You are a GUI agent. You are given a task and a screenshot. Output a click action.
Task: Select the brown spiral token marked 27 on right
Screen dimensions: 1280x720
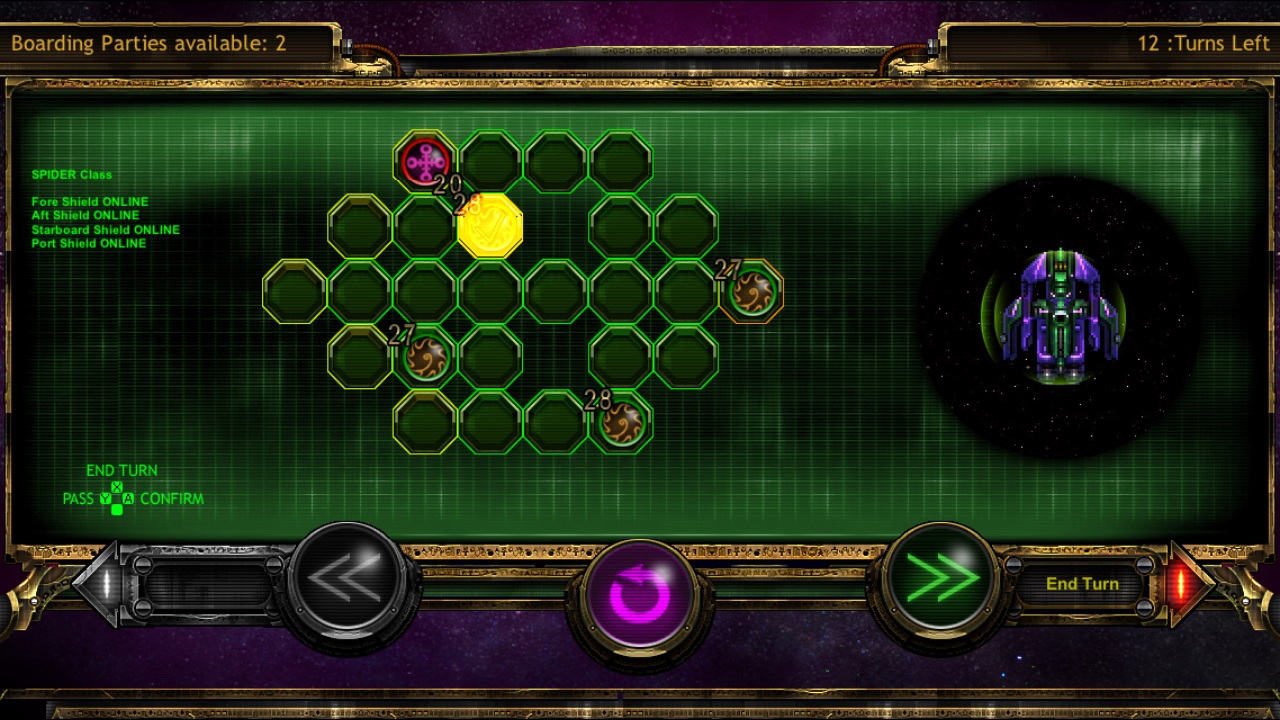tap(752, 292)
